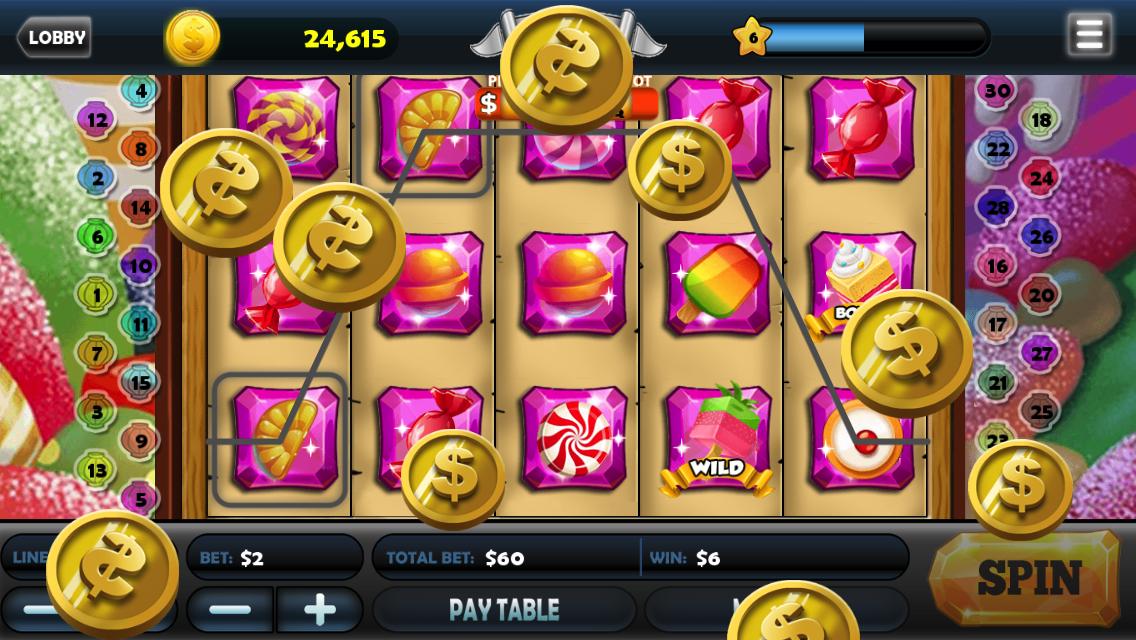Click the gold coin beside the balance

192,38
